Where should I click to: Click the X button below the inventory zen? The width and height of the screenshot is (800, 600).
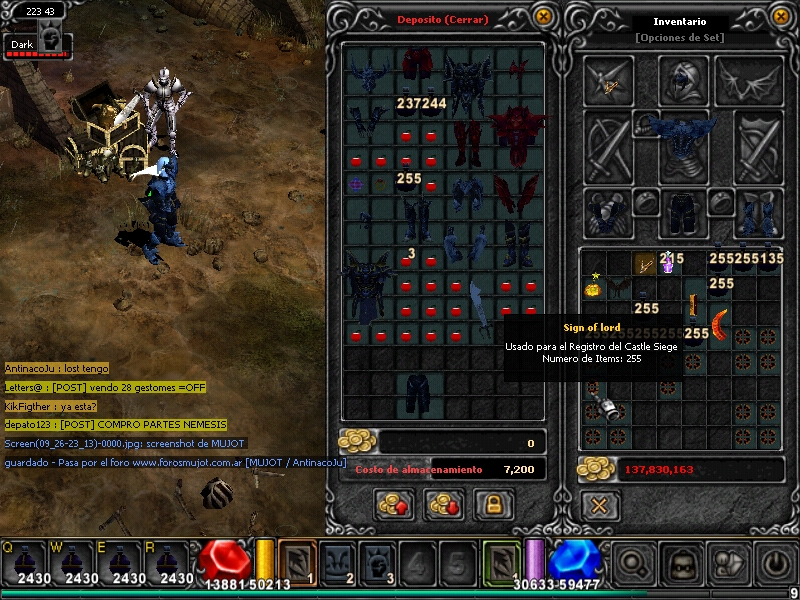pos(599,505)
